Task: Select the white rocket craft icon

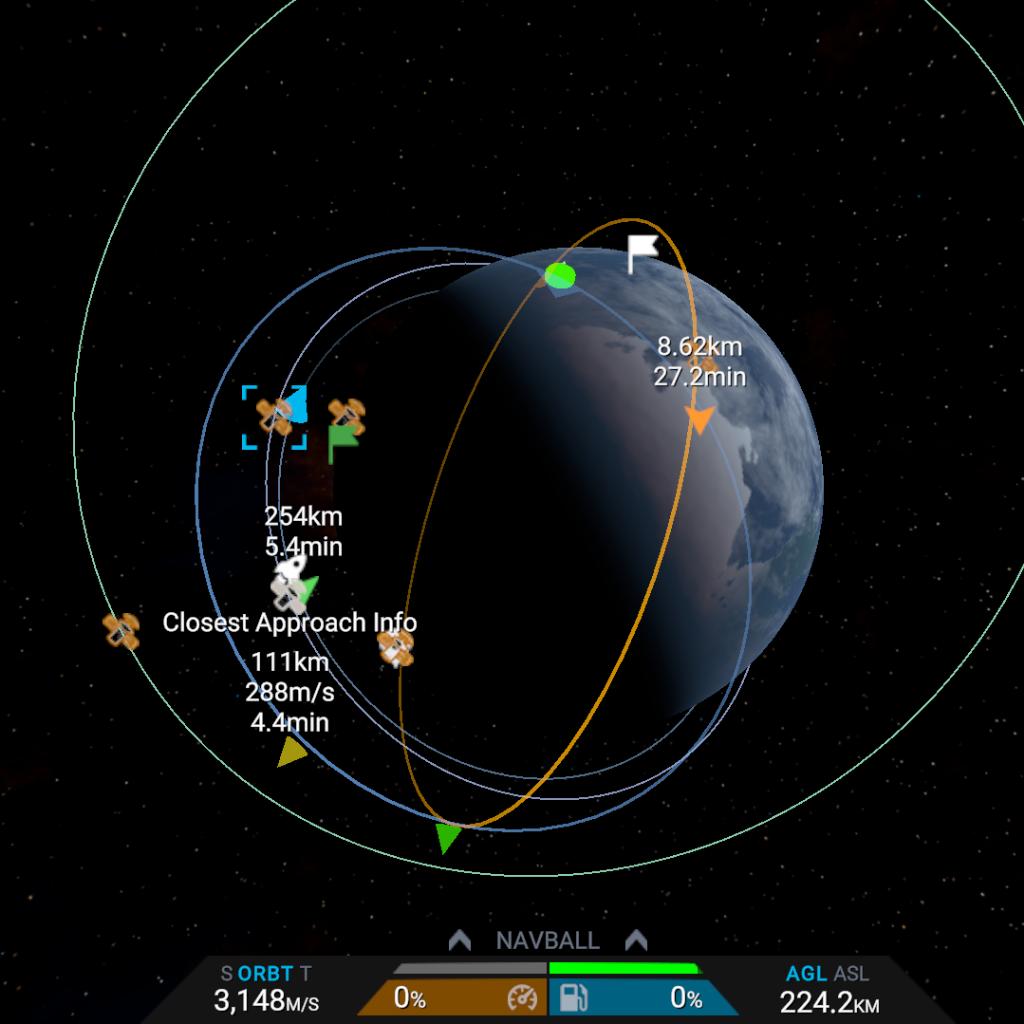Action: [x=289, y=570]
